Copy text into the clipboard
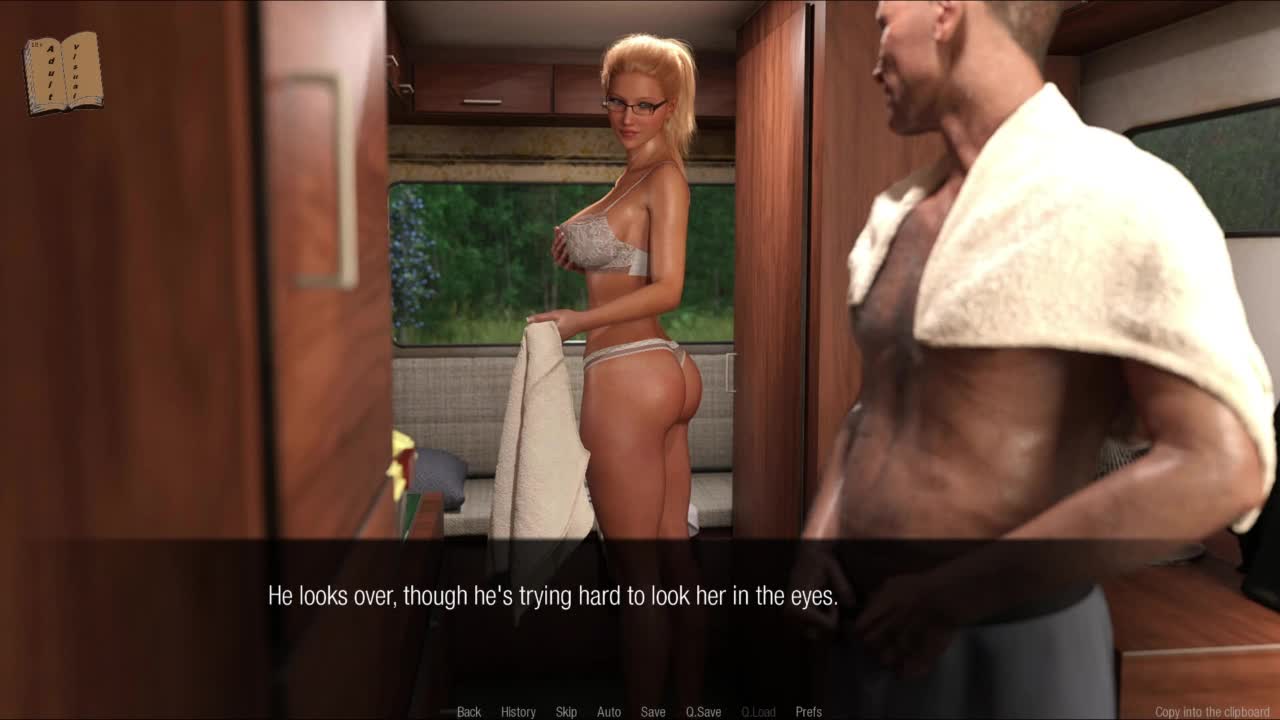Viewport: 1280px width, 720px height. [1211, 712]
